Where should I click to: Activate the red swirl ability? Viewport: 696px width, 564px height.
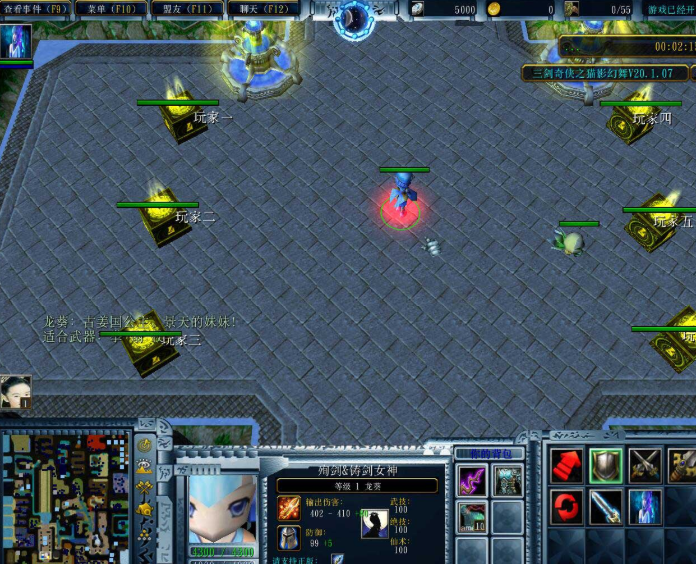pos(567,506)
